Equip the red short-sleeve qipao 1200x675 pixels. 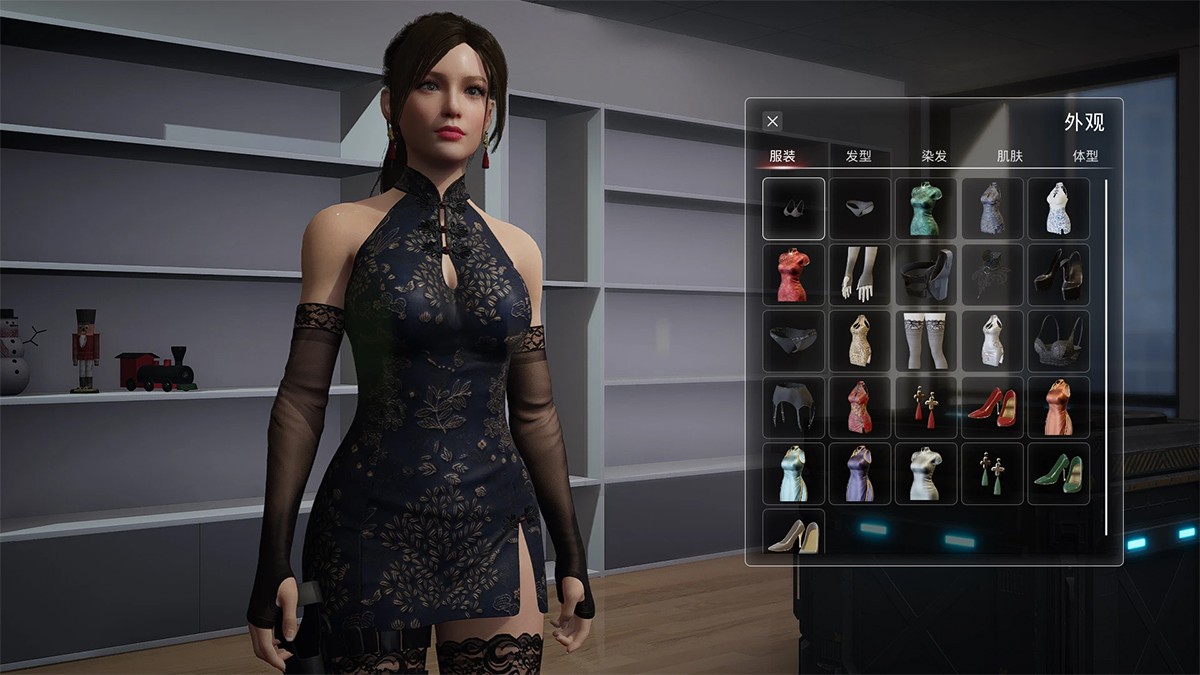(x=794, y=275)
